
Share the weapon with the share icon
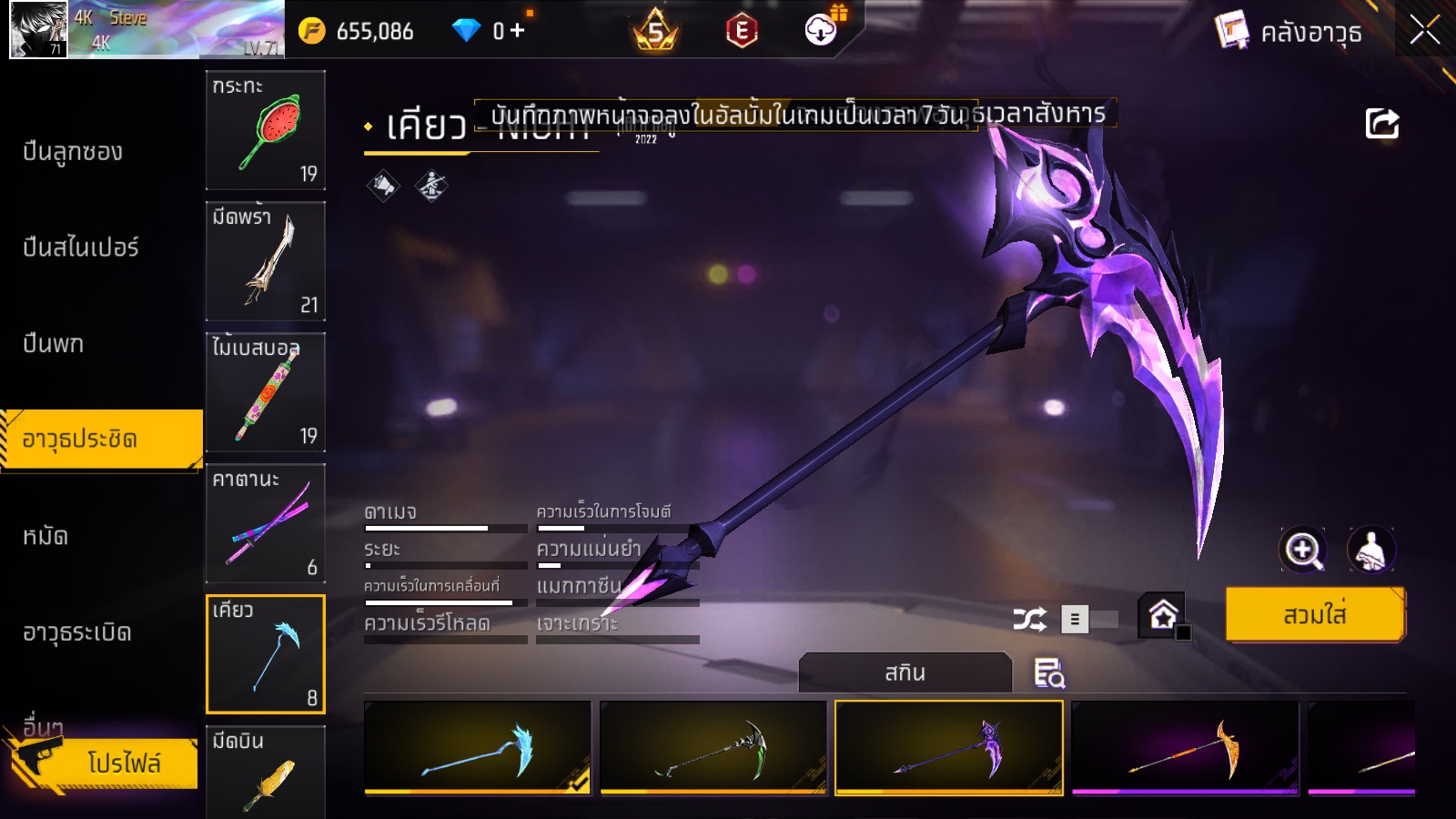1381,124
